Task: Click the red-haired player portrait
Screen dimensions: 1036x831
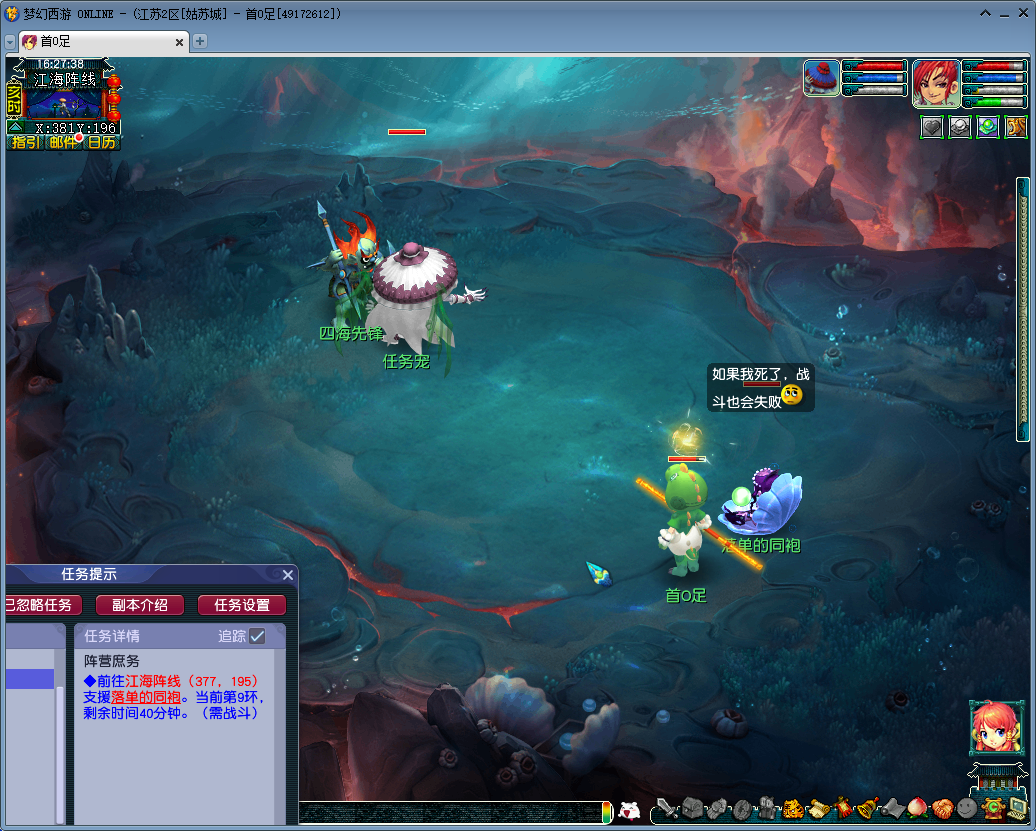Action: pyautogui.click(x=936, y=83)
